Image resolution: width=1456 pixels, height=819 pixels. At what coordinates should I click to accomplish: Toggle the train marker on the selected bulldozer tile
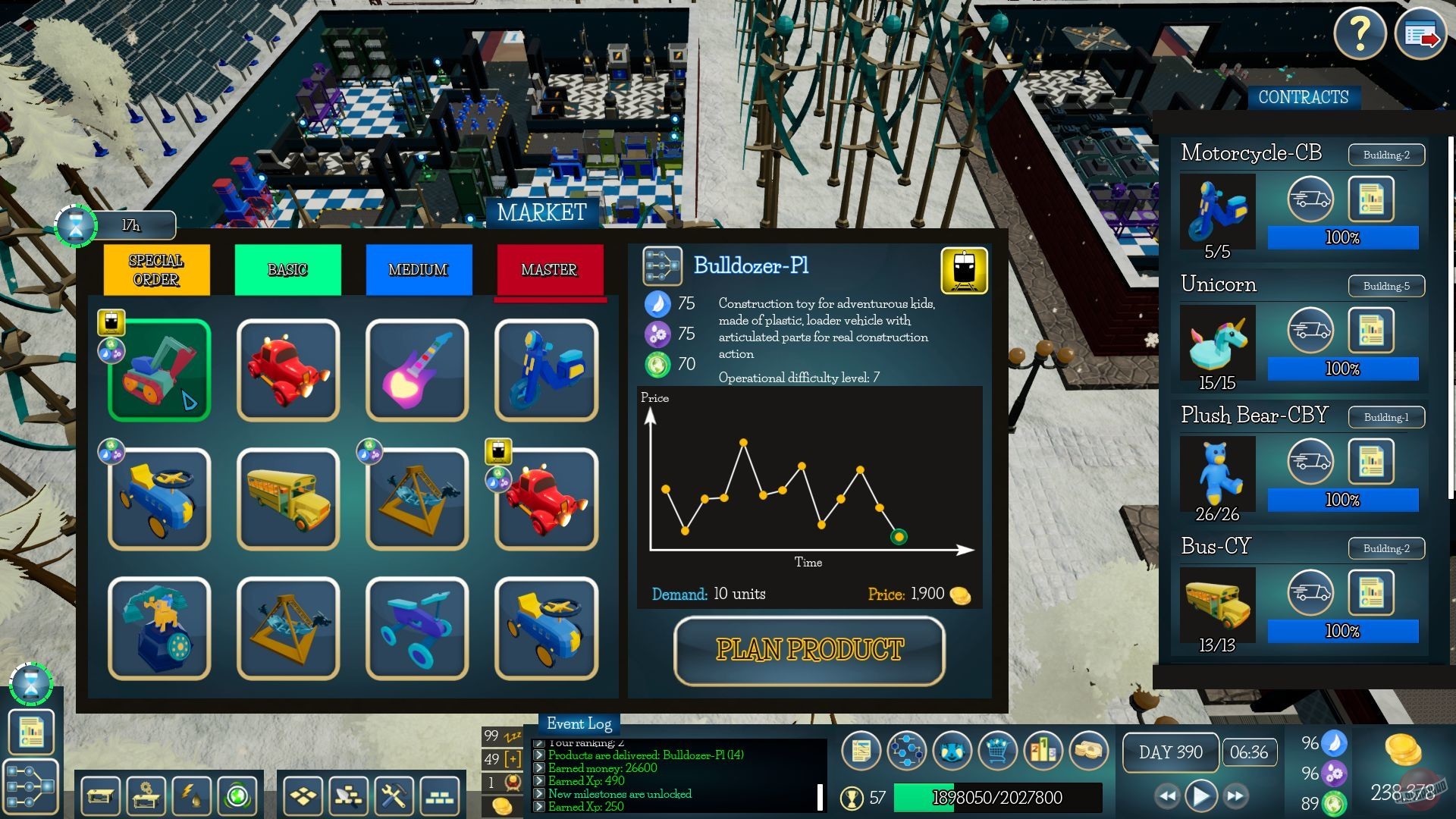(x=111, y=322)
